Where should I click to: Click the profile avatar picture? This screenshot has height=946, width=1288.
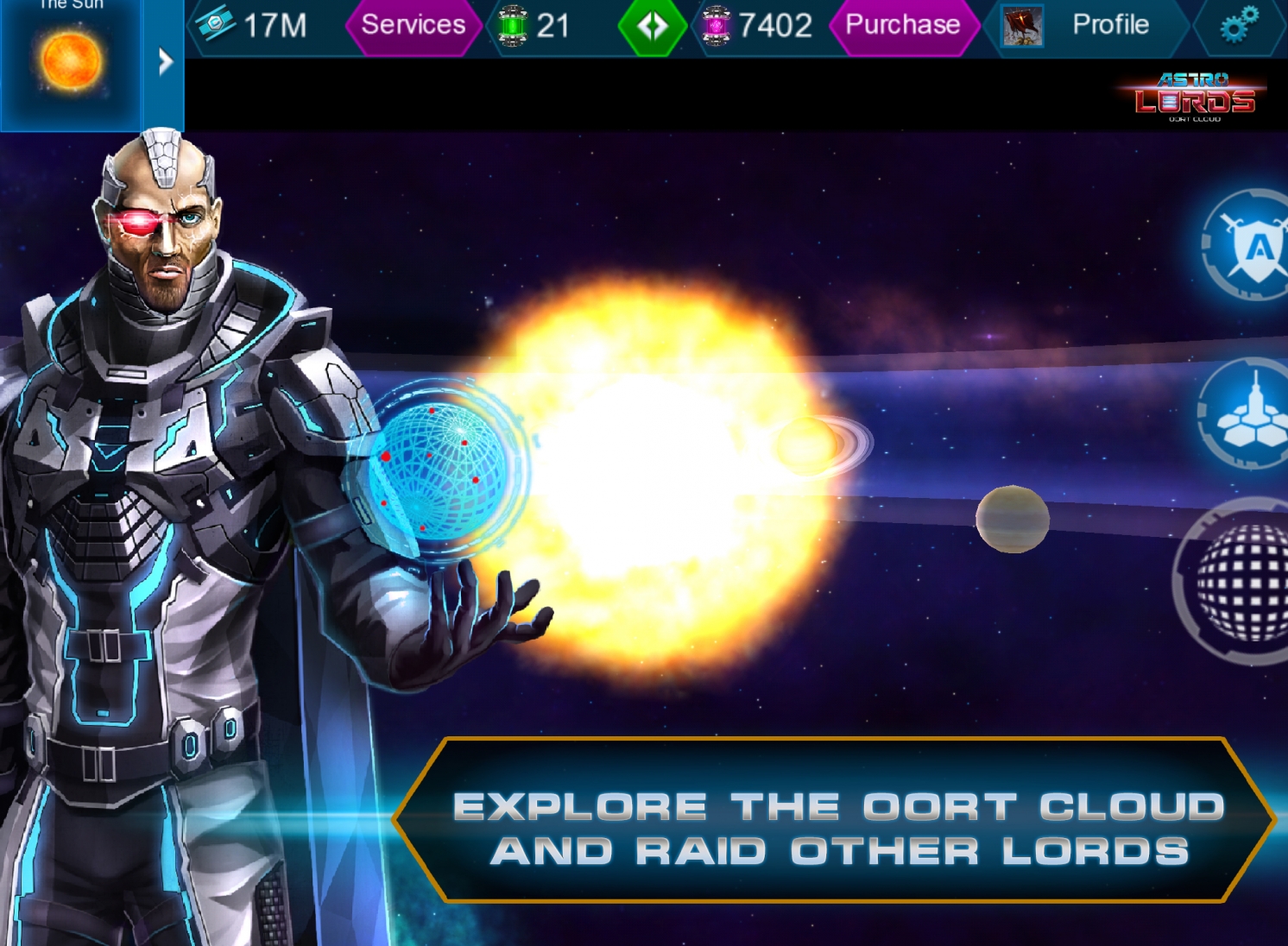[1021, 26]
